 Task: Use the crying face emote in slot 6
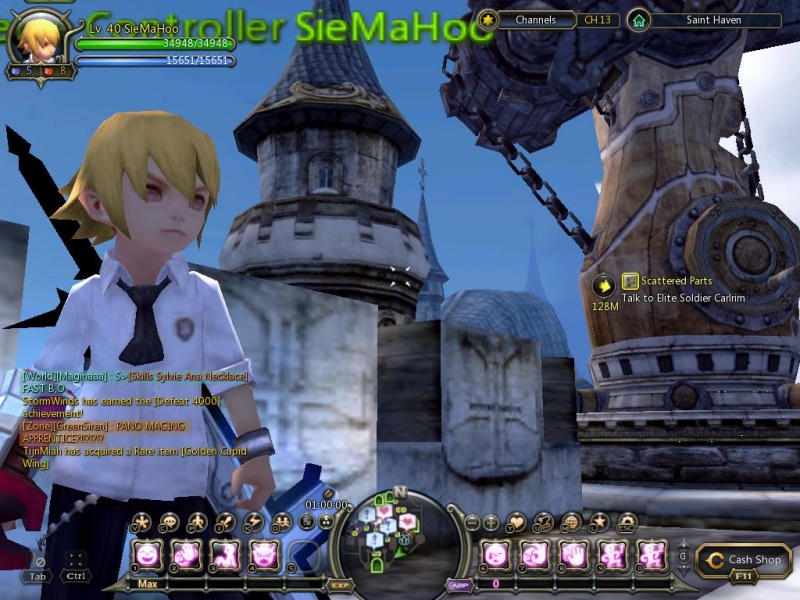pyautogui.click(x=496, y=553)
